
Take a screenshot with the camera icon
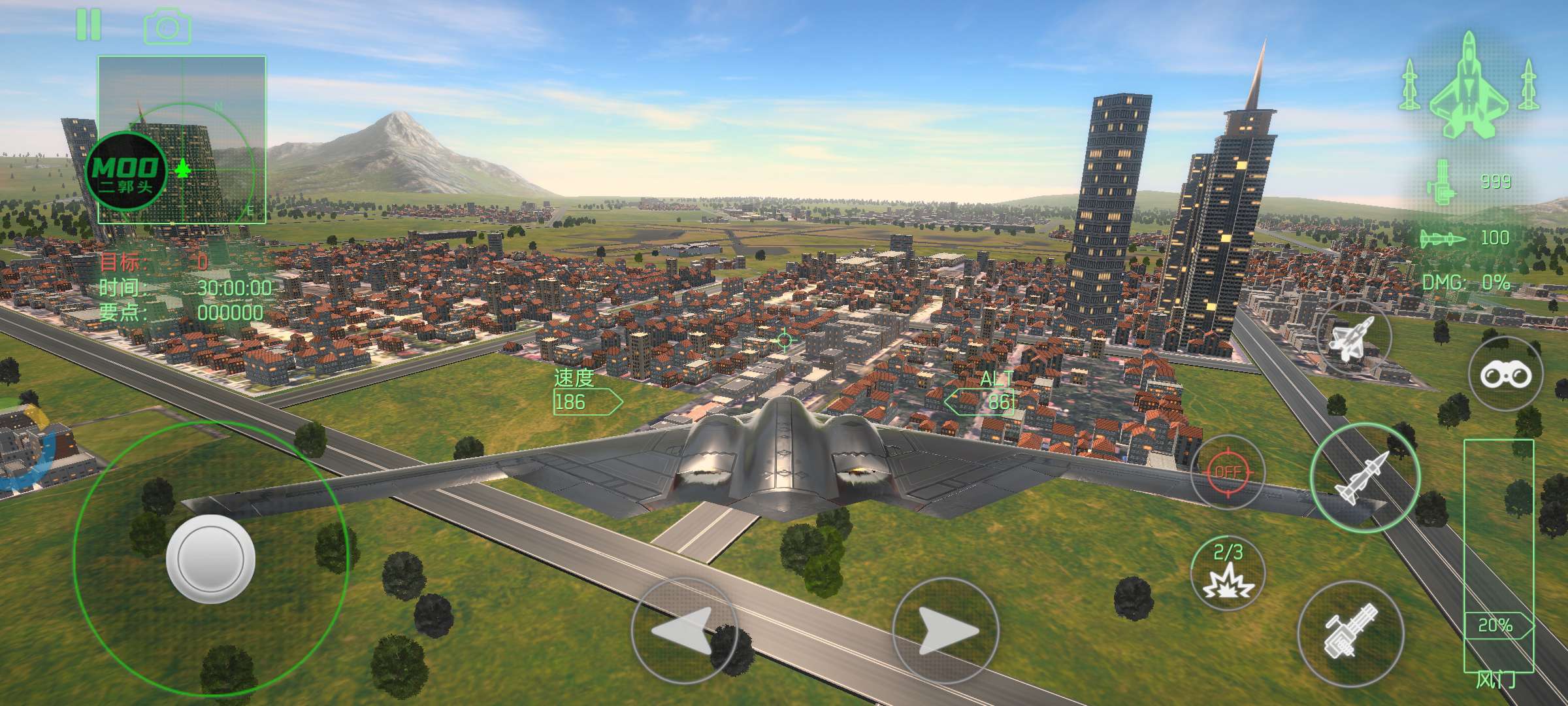tap(167, 26)
